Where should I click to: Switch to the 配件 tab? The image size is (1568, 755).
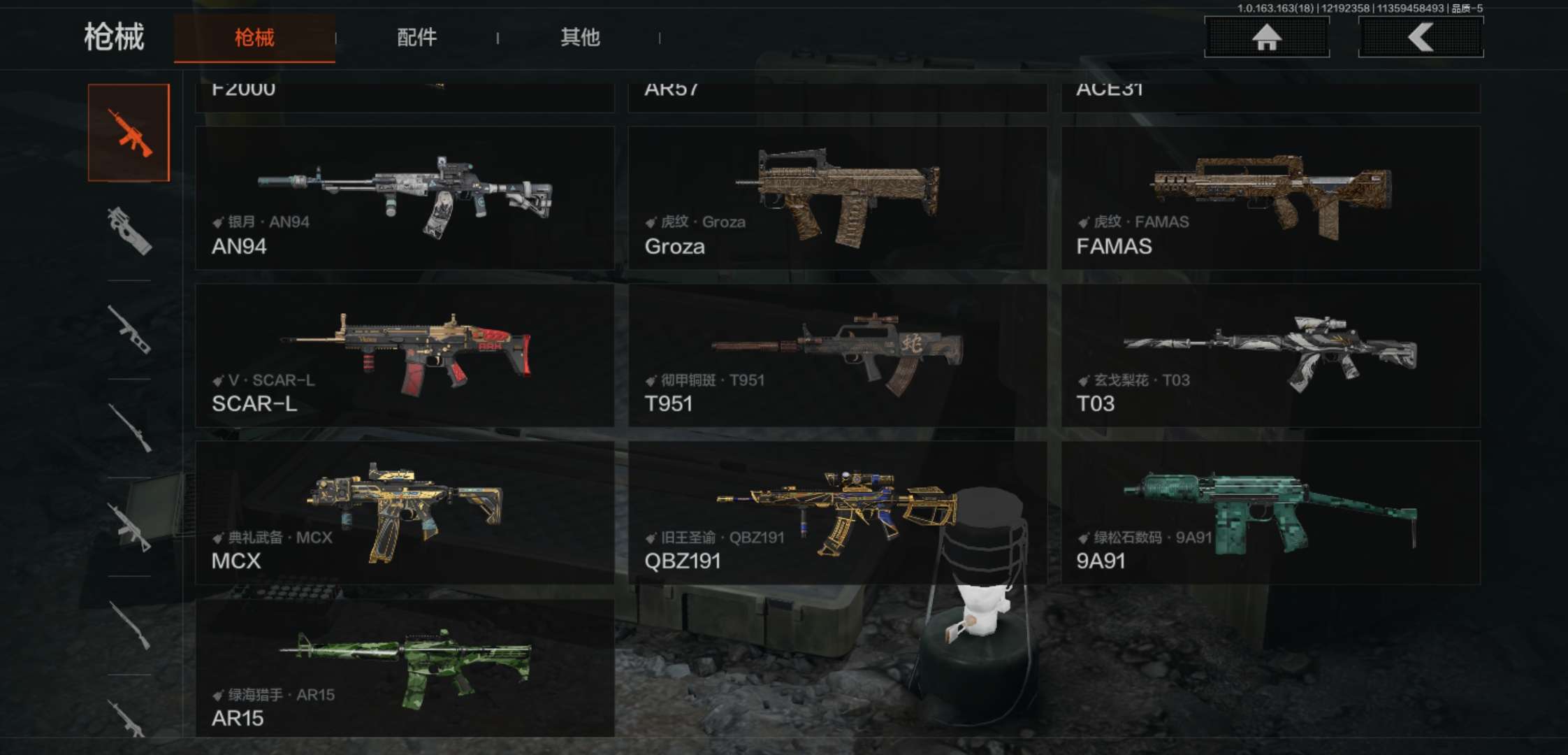pos(416,38)
